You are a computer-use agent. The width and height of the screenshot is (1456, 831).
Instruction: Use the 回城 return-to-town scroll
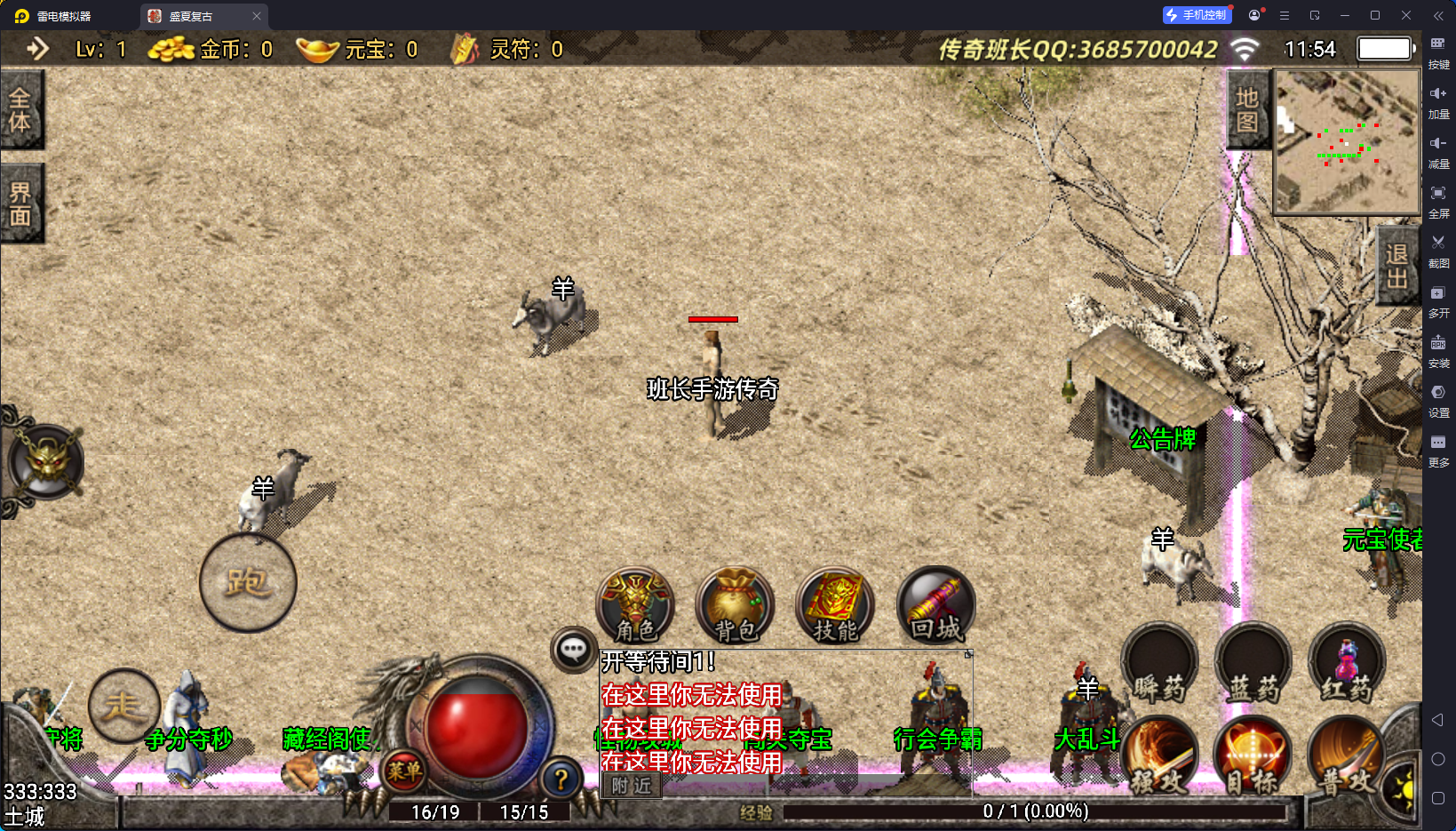(935, 605)
